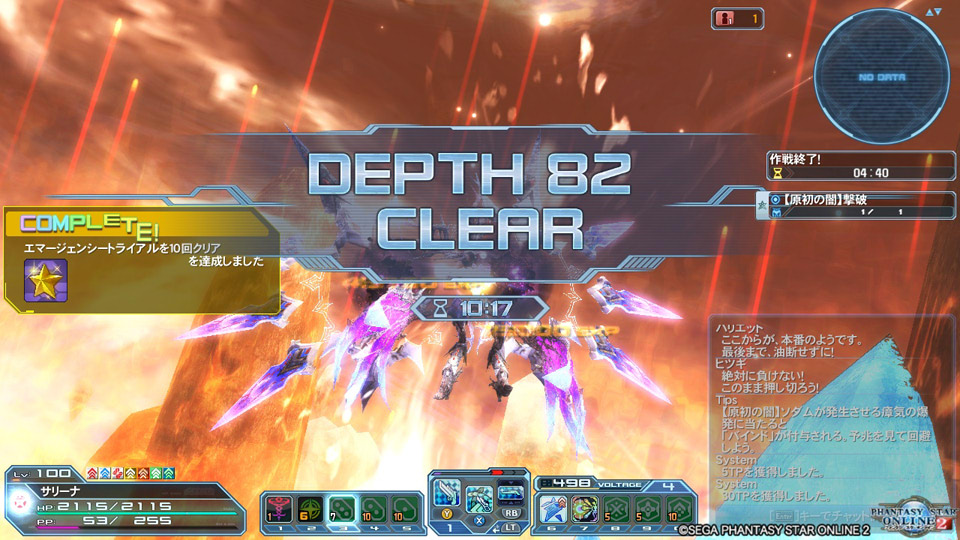The width and height of the screenshot is (960, 540).
Task: Click the gold star achievement icon
Action: (x=45, y=280)
